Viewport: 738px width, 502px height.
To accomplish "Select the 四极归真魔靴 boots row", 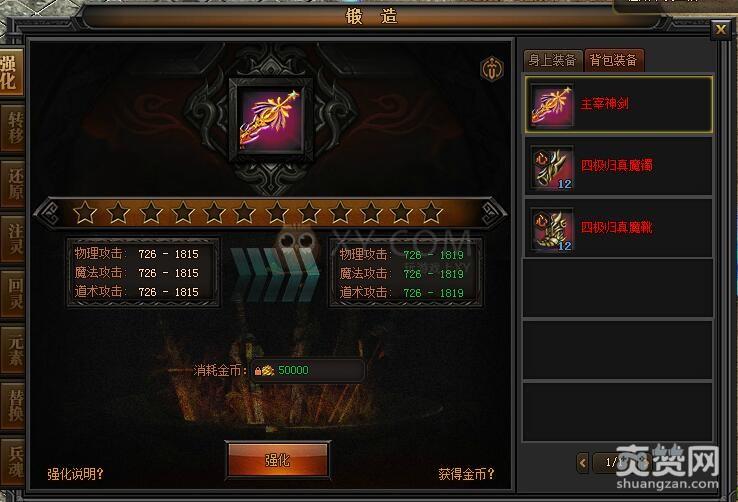I will click(x=618, y=228).
